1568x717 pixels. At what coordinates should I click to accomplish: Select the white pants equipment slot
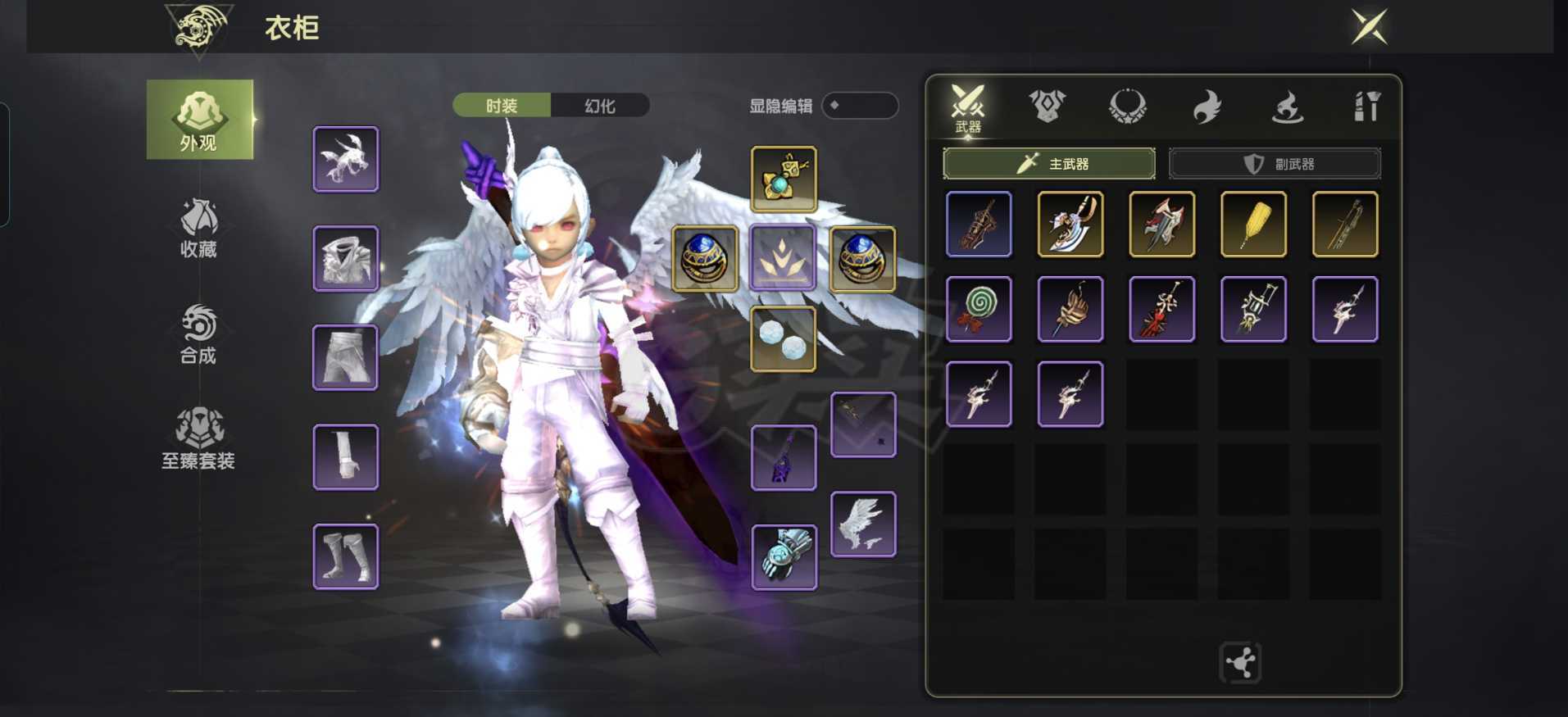pyautogui.click(x=346, y=358)
